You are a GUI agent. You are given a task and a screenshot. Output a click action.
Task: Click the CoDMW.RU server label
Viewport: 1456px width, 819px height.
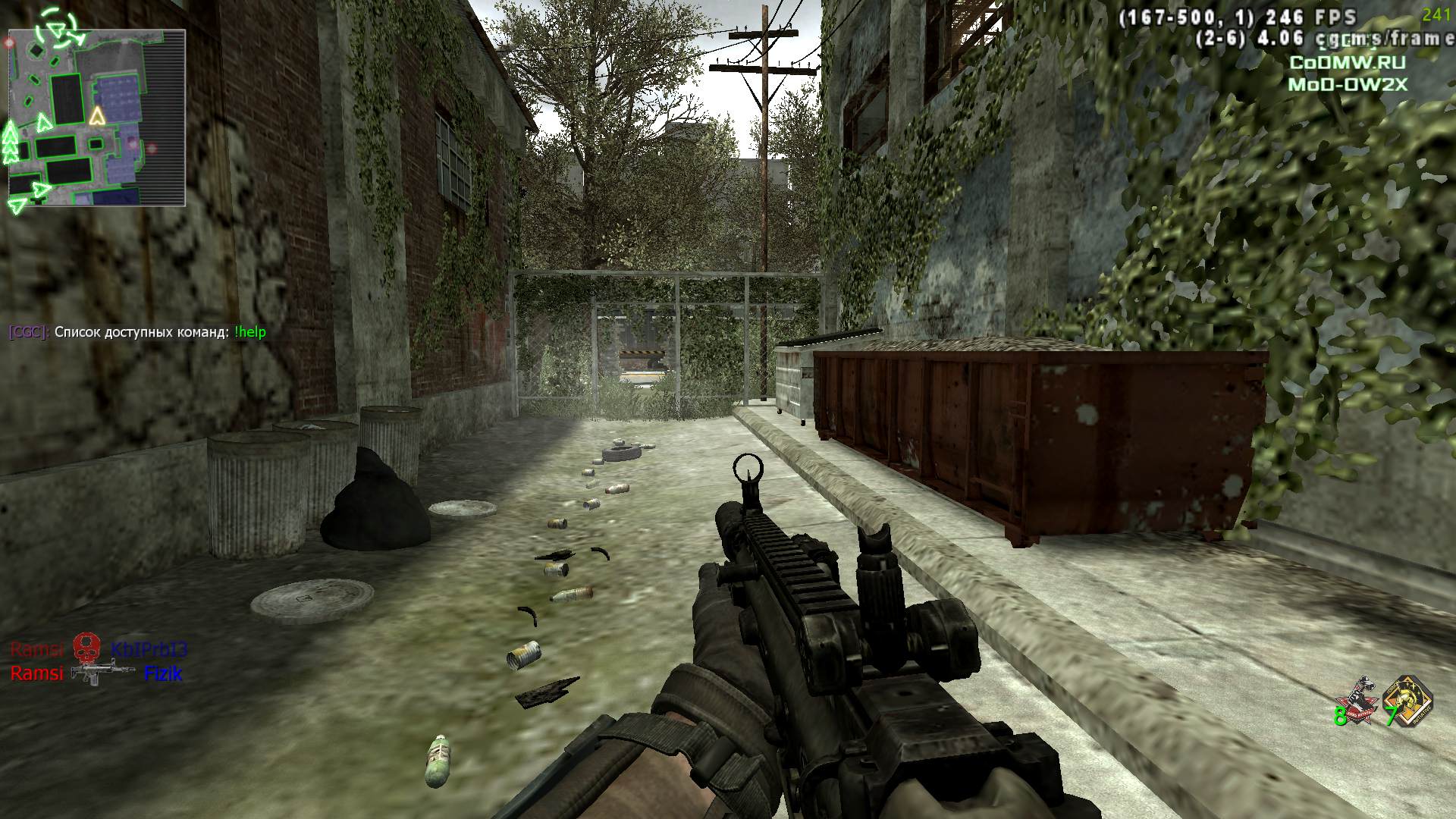coord(1347,63)
